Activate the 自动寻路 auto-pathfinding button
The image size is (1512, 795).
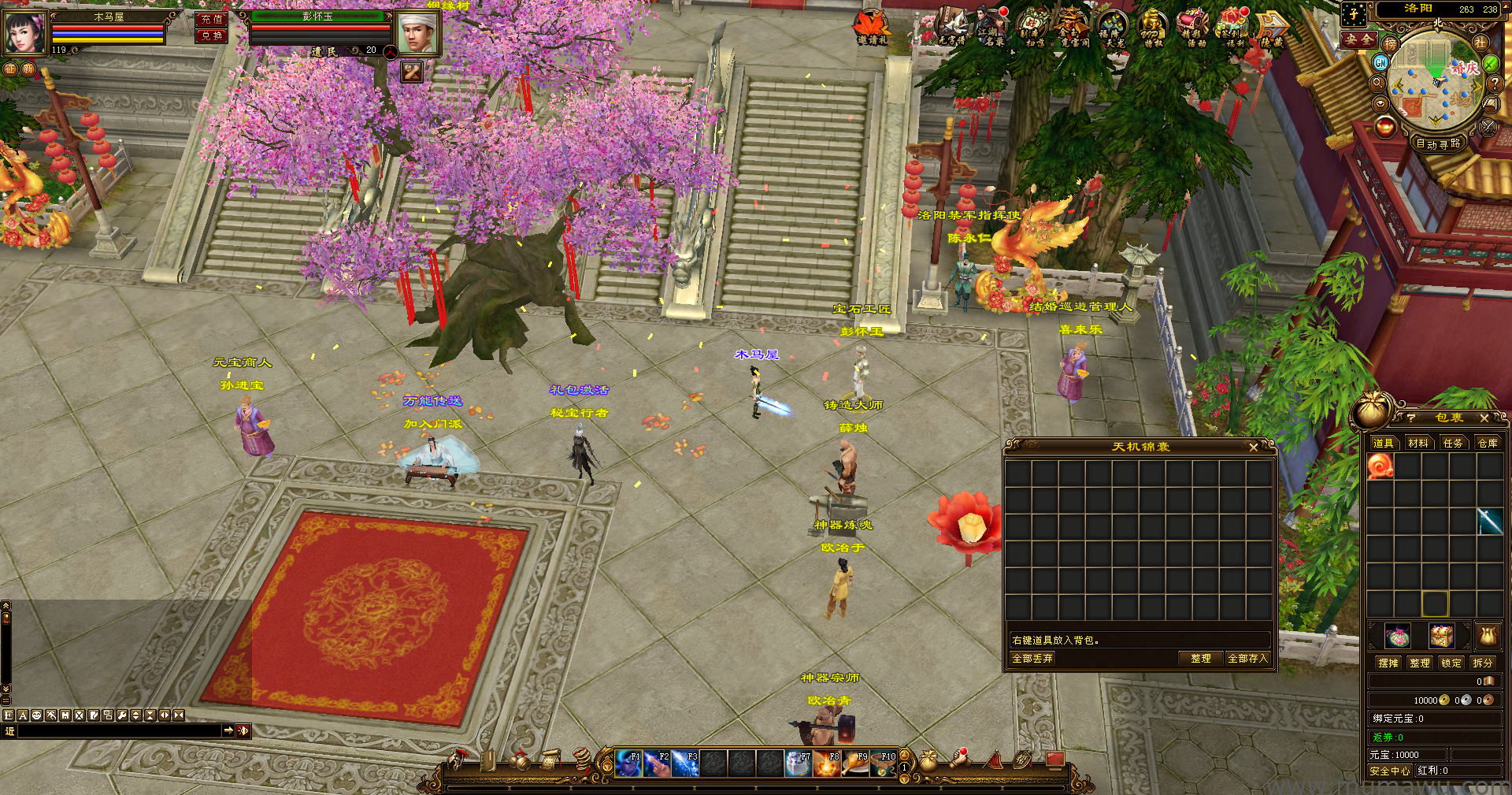pos(1438,144)
